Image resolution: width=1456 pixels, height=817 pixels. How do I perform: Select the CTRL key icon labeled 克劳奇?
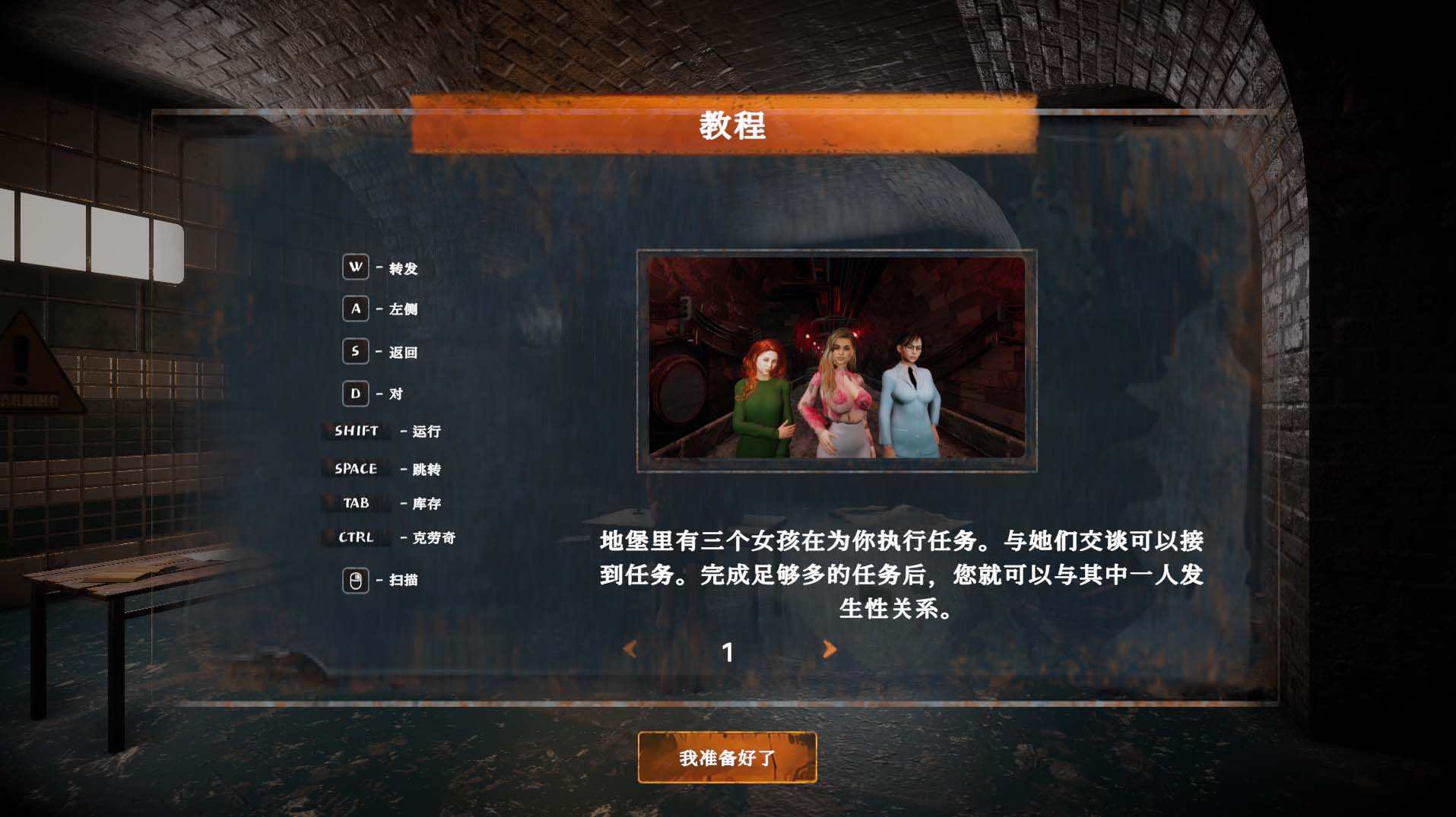tap(354, 537)
